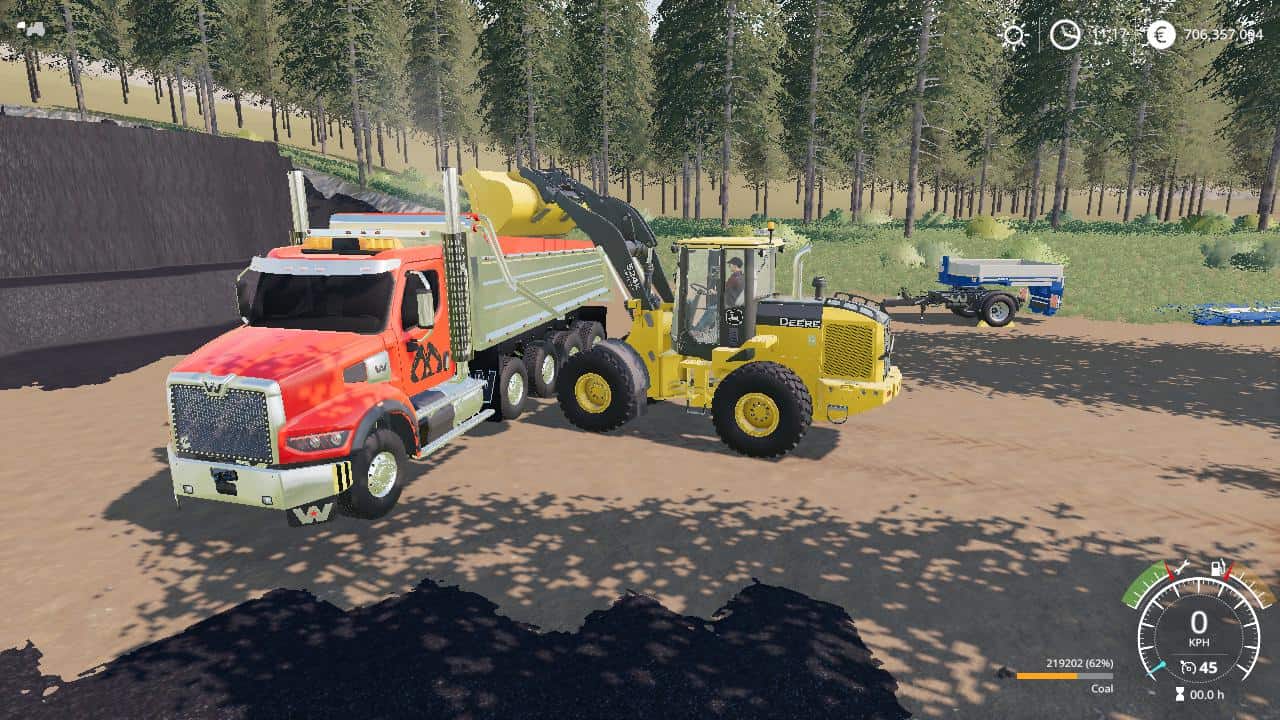Click the fuel pump icon above the speedometer
The height and width of the screenshot is (720, 1280).
point(1217,569)
